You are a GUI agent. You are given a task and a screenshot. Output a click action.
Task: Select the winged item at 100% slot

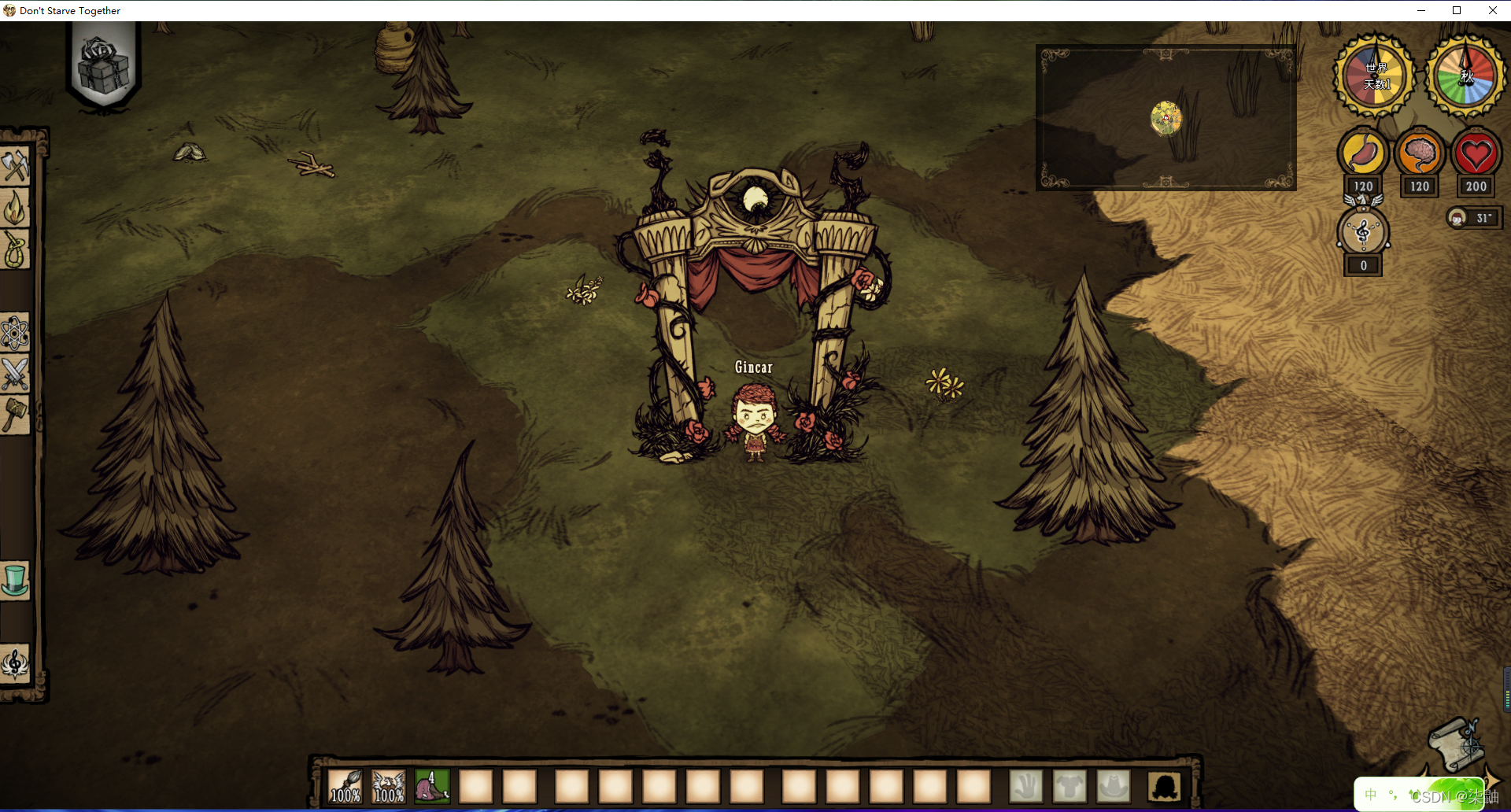(389, 786)
